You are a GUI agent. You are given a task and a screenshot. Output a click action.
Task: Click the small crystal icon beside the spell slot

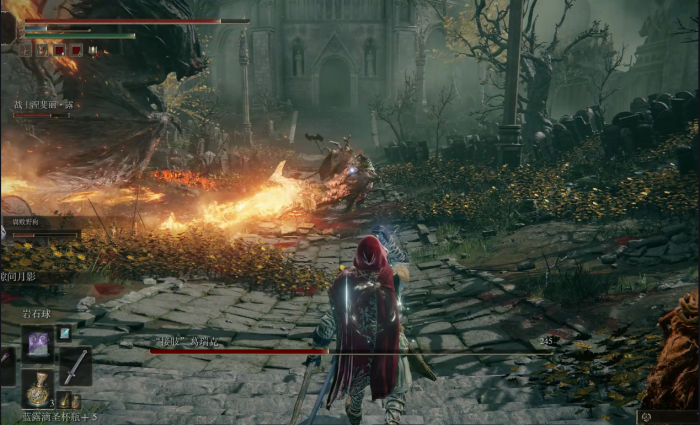click(x=64, y=333)
